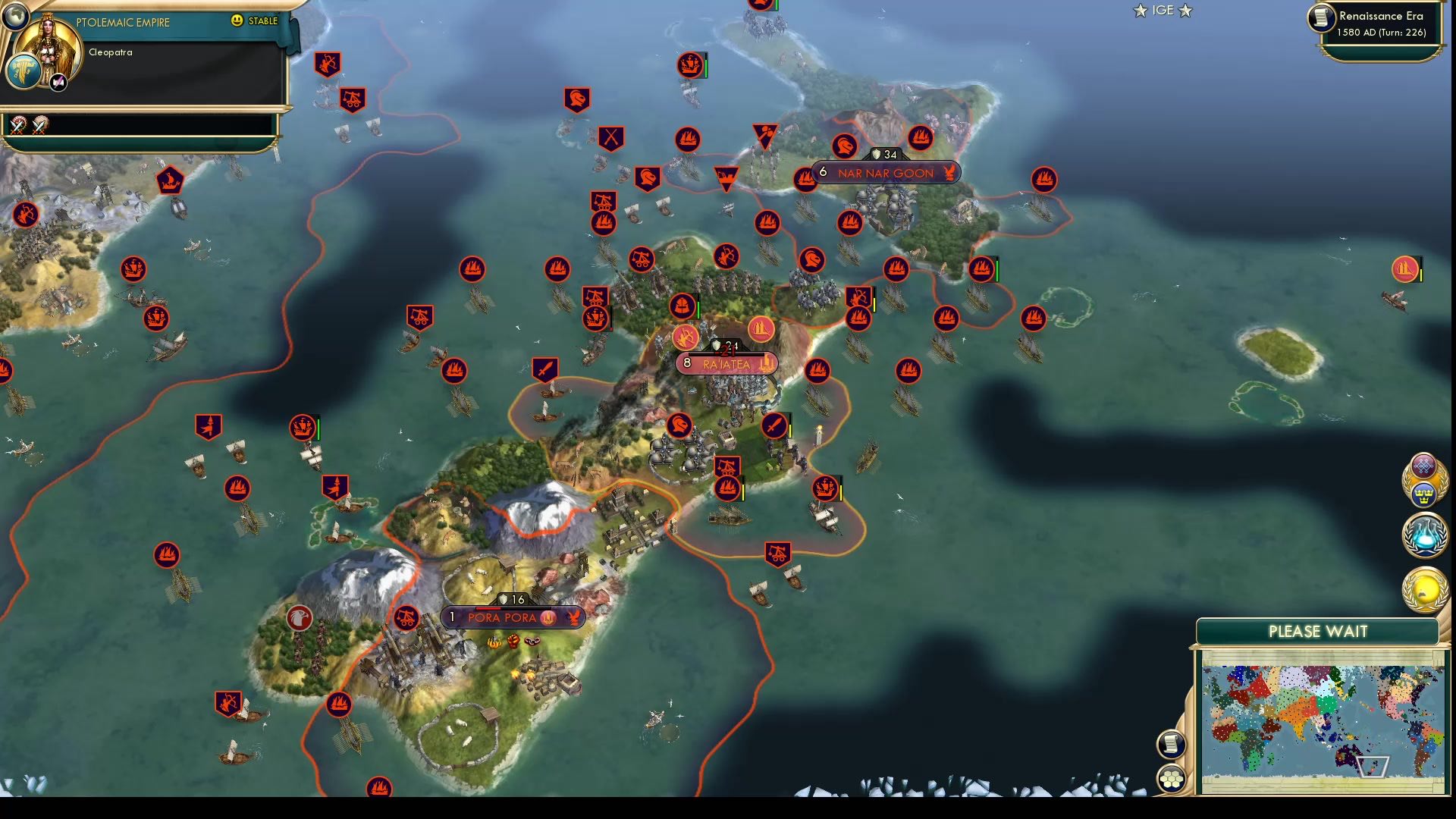Toggle the STABLE happiness smiley indicator
The width and height of the screenshot is (1456, 819).
[238, 22]
